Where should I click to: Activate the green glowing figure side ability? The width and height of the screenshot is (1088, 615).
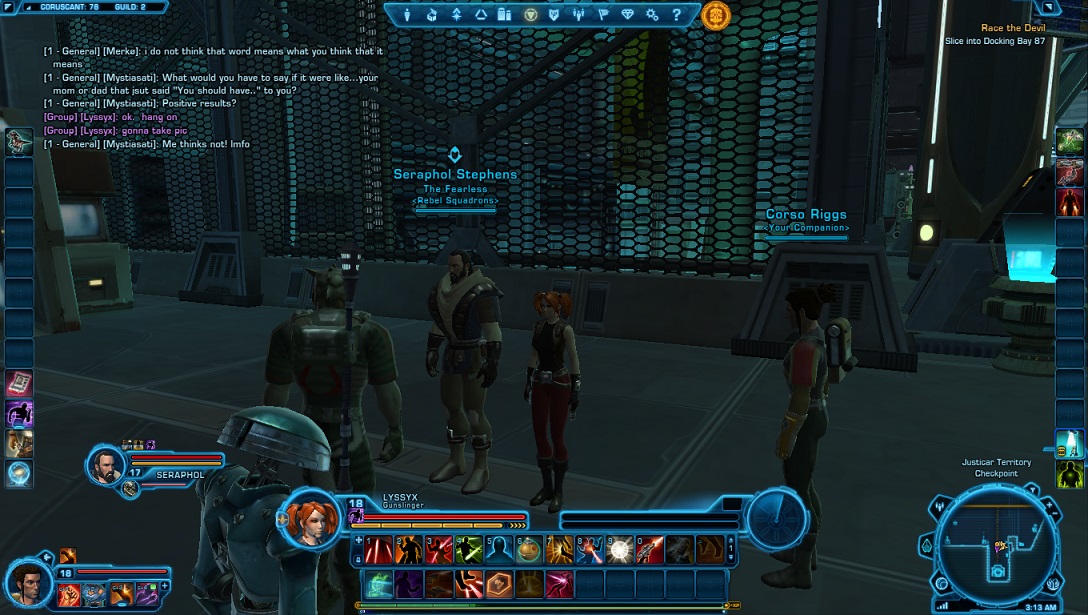click(x=1069, y=474)
